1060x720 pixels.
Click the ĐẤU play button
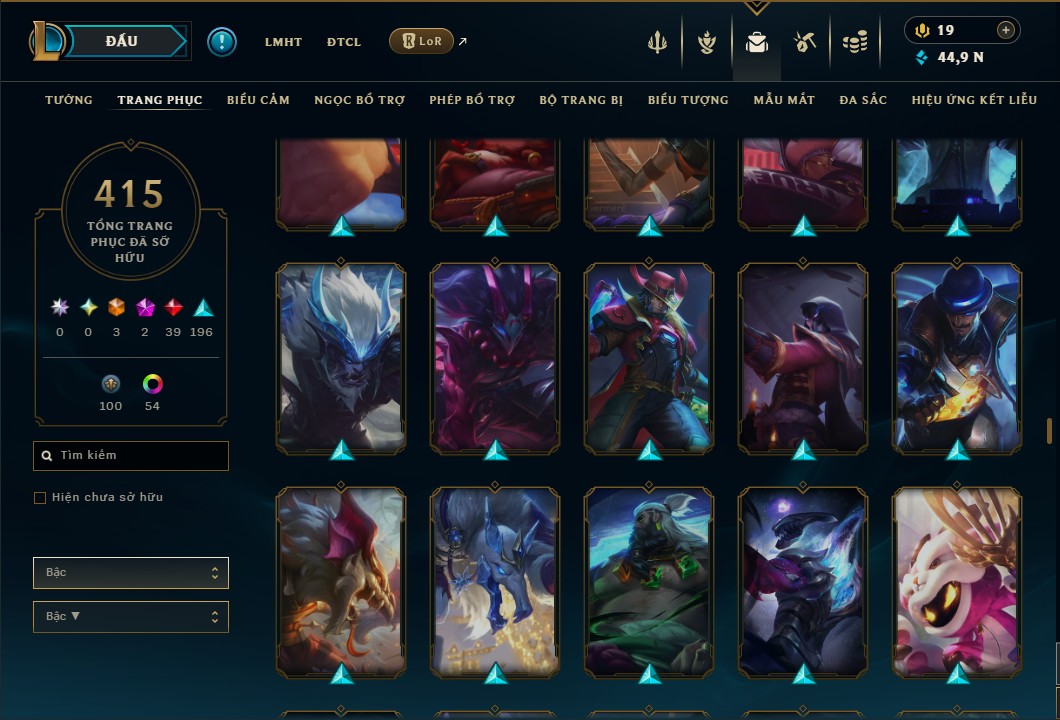122,41
